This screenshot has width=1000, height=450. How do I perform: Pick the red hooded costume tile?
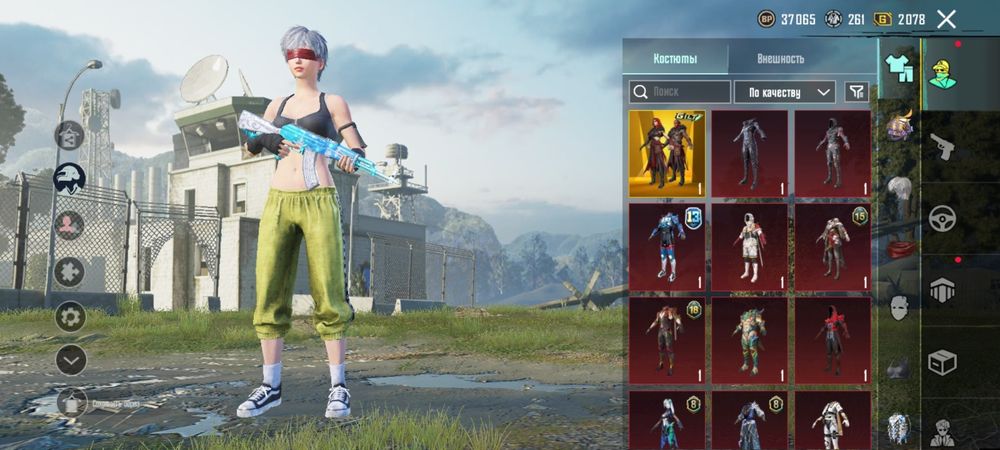832,340
